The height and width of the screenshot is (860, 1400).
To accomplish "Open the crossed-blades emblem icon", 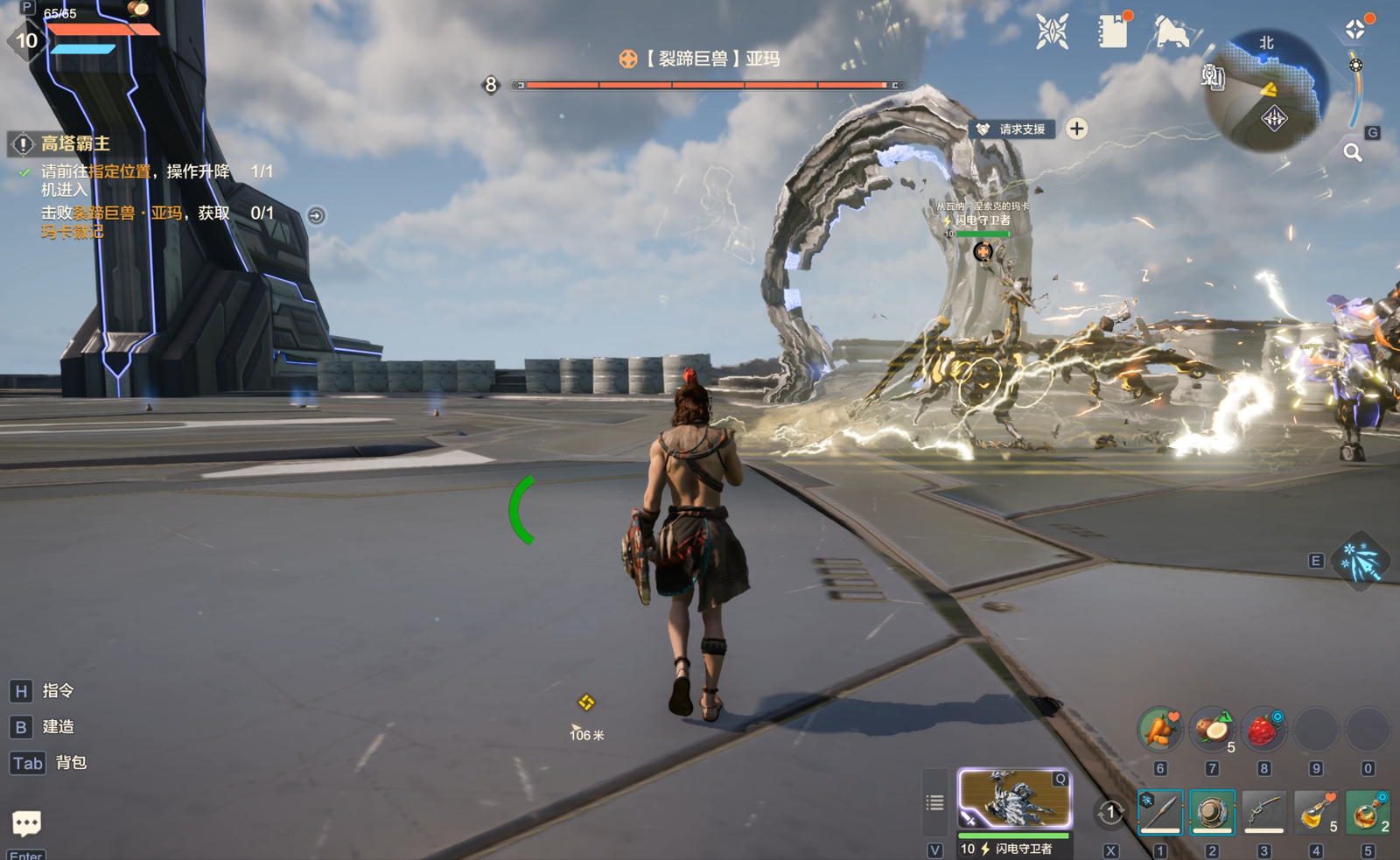I will [x=1052, y=32].
